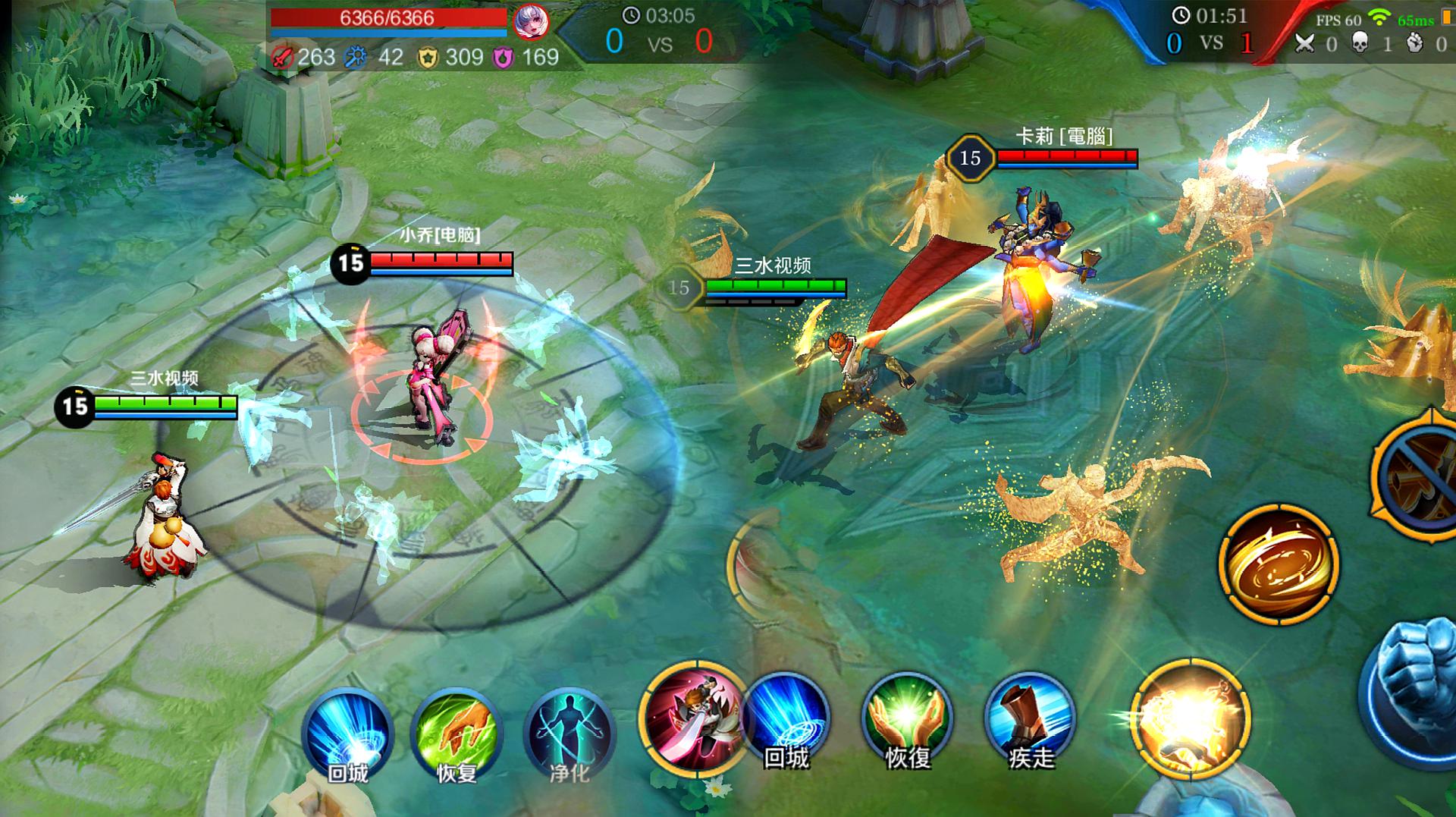Select the silver-haired hero portrait beside health bar

click(x=531, y=23)
